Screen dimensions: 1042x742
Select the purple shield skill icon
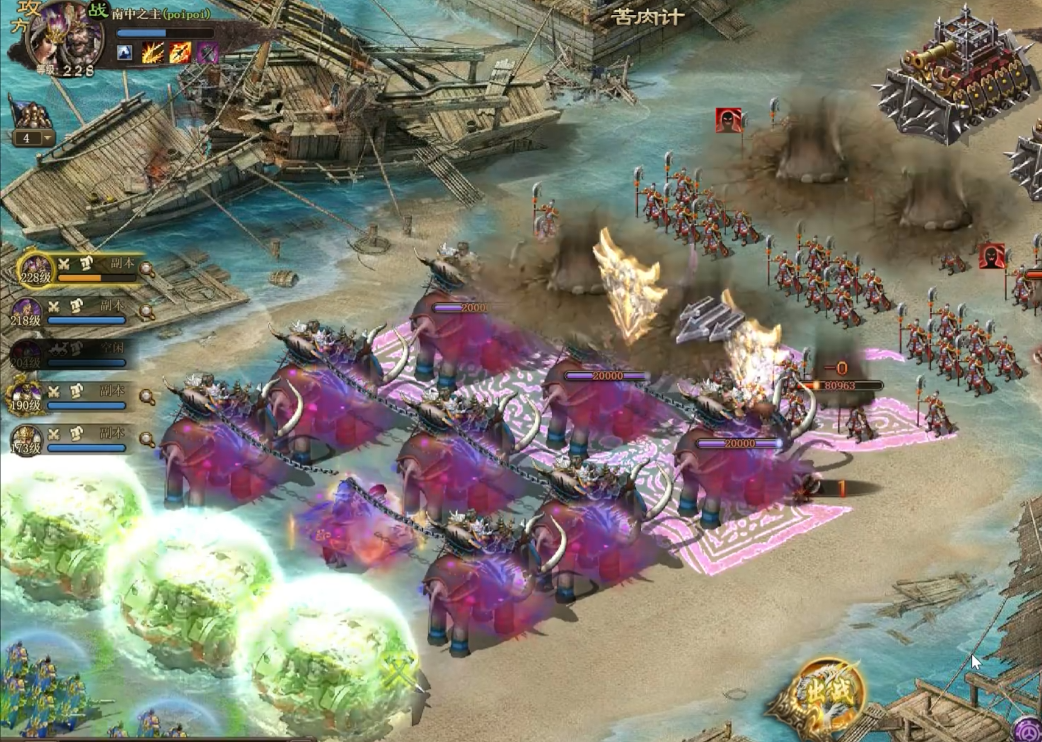click(207, 51)
